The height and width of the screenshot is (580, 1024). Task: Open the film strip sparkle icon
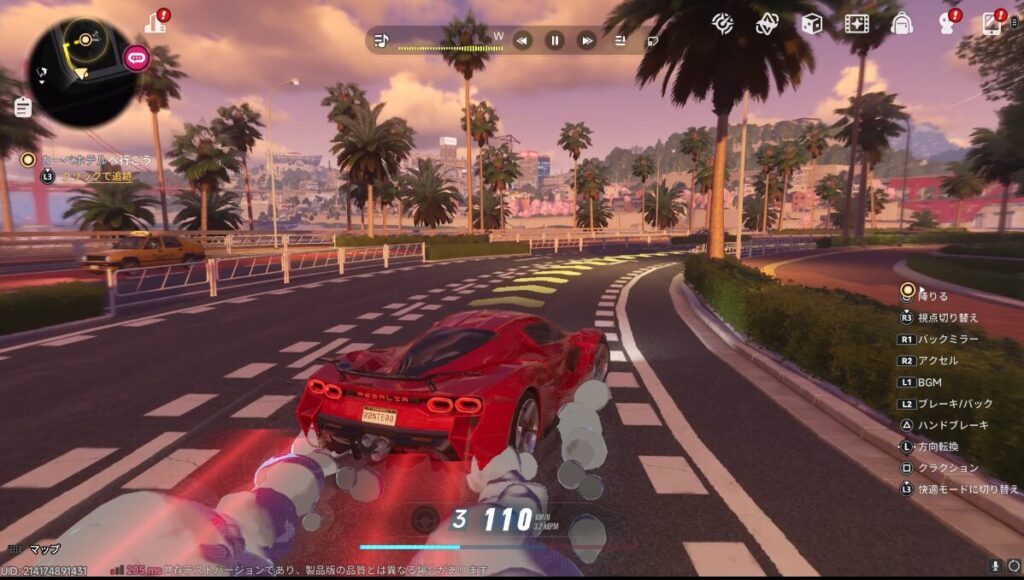857,23
